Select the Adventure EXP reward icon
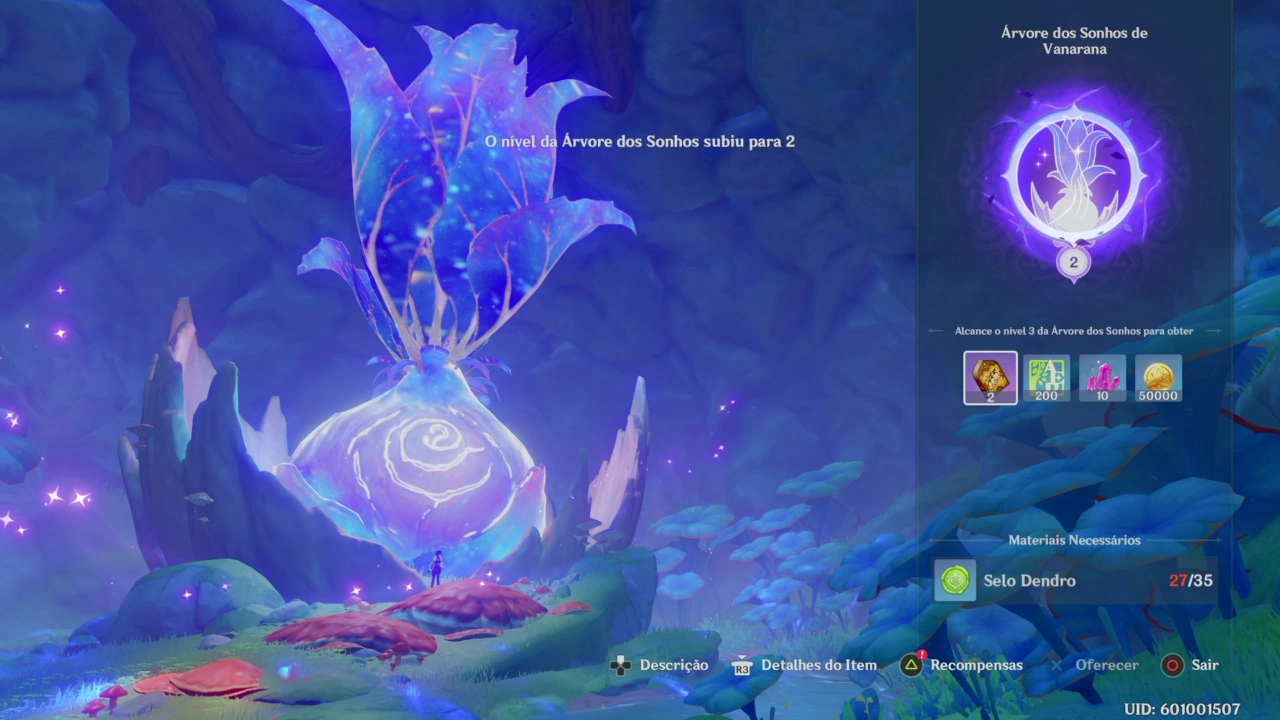The height and width of the screenshot is (720, 1280). 1046,377
